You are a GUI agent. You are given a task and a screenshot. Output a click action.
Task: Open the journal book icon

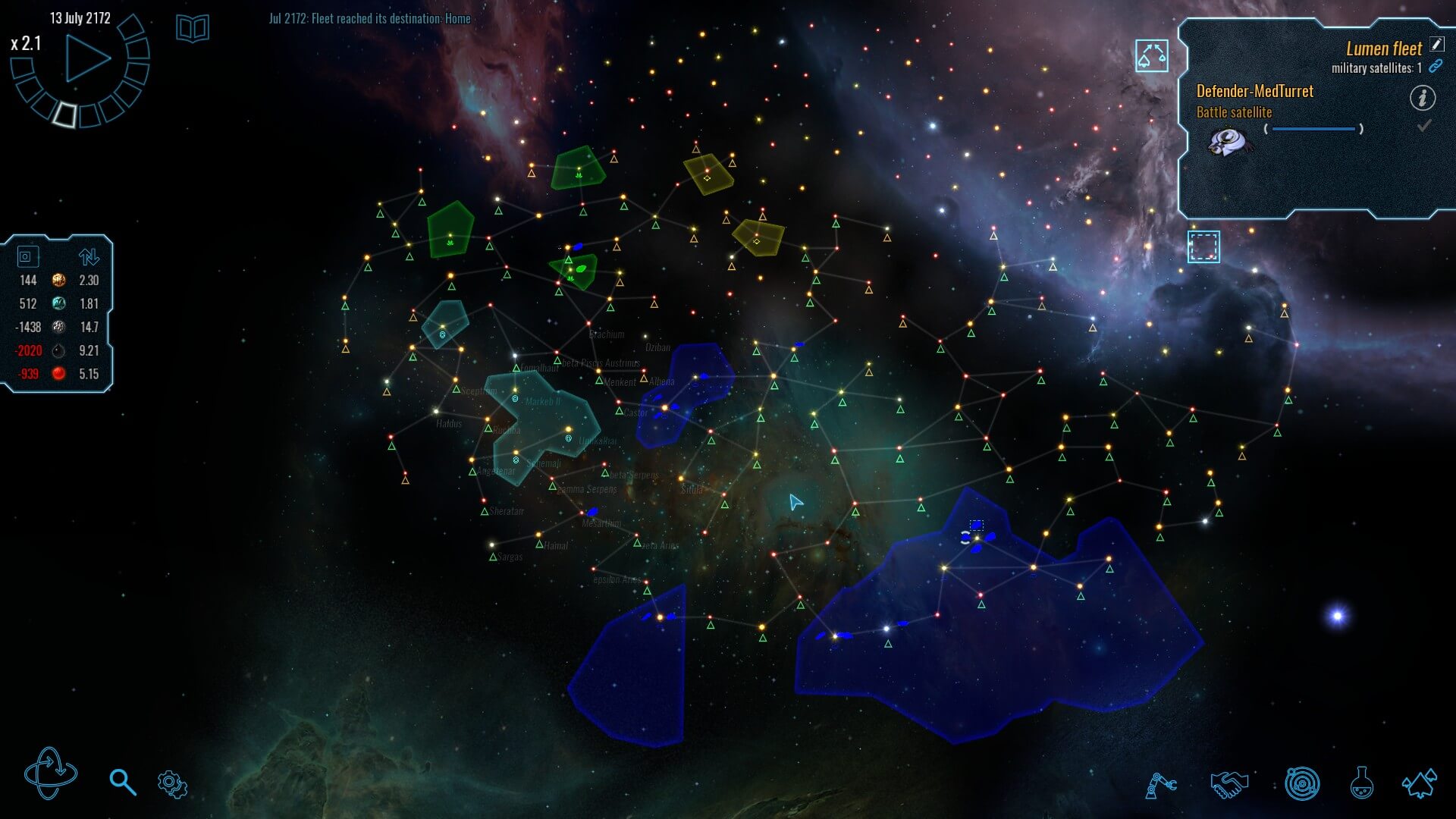click(x=193, y=29)
